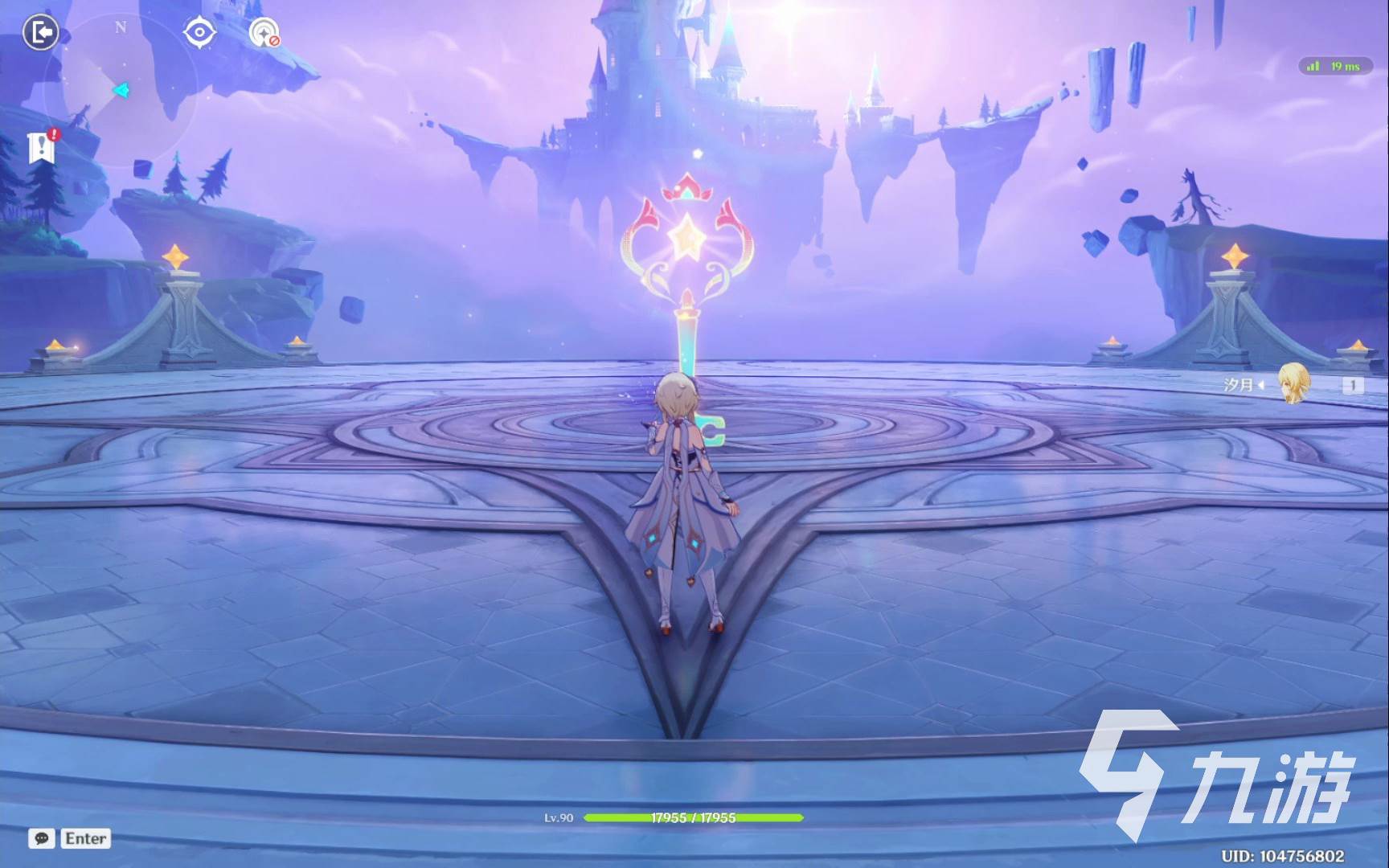Click the gauge icon with red marker
1389x868 pixels.
click(x=264, y=33)
